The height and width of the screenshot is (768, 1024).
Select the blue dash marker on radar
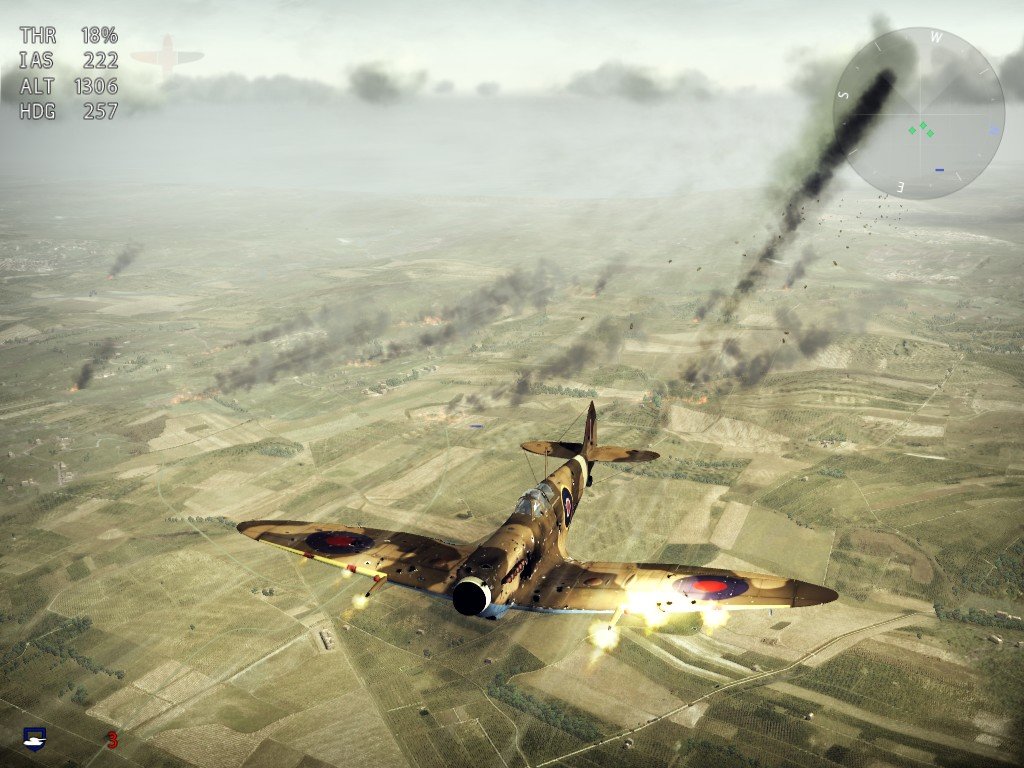[939, 170]
